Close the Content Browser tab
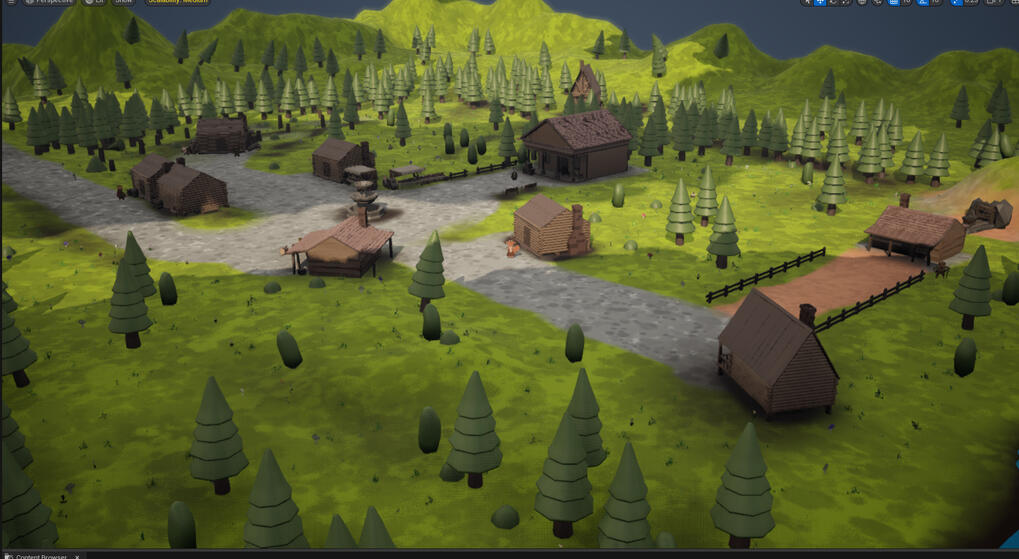1019x559 pixels. click(x=77, y=556)
